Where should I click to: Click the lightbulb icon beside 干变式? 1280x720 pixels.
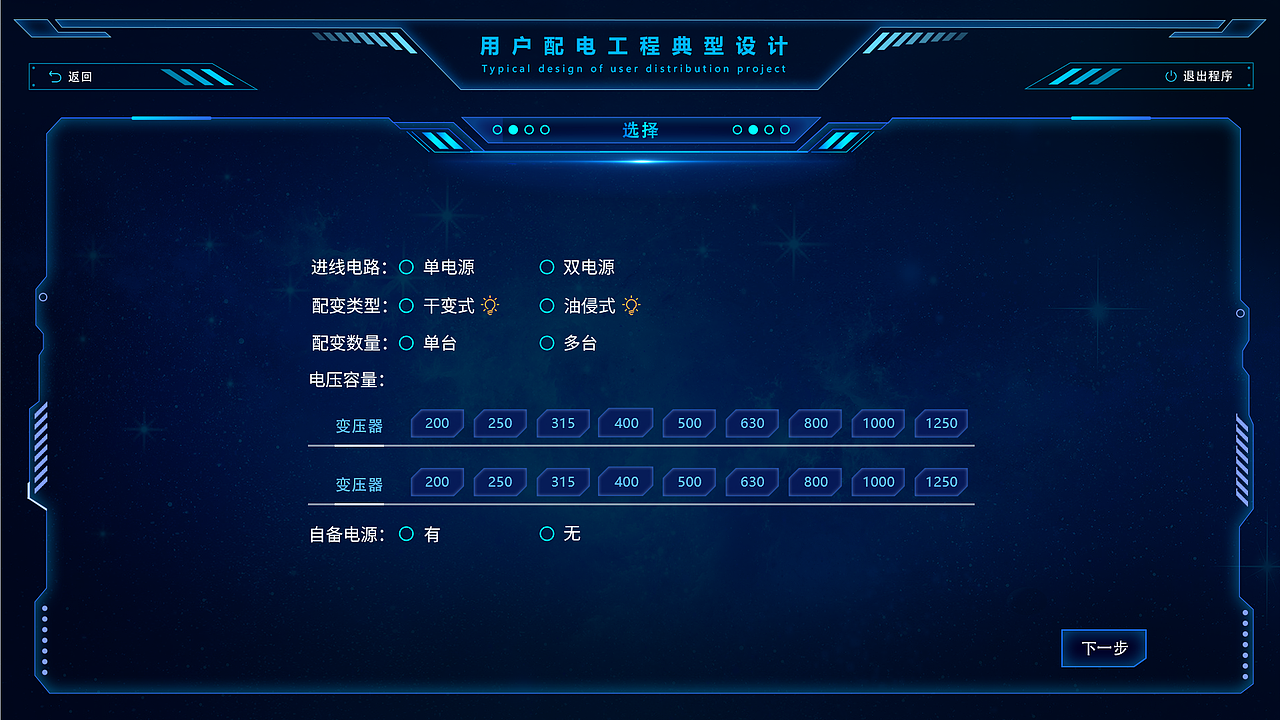click(x=489, y=306)
